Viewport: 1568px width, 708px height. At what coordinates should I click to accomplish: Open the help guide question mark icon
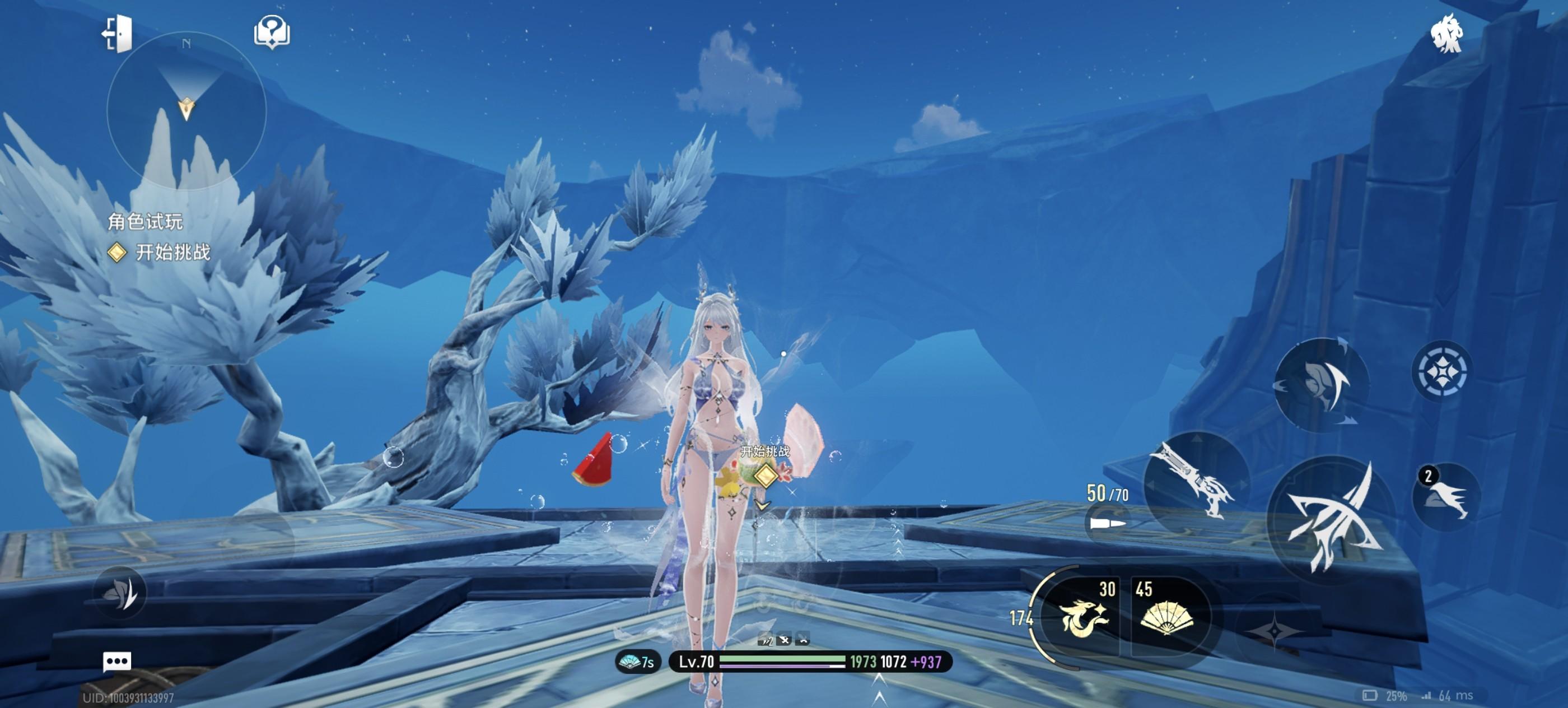point(272,32)
